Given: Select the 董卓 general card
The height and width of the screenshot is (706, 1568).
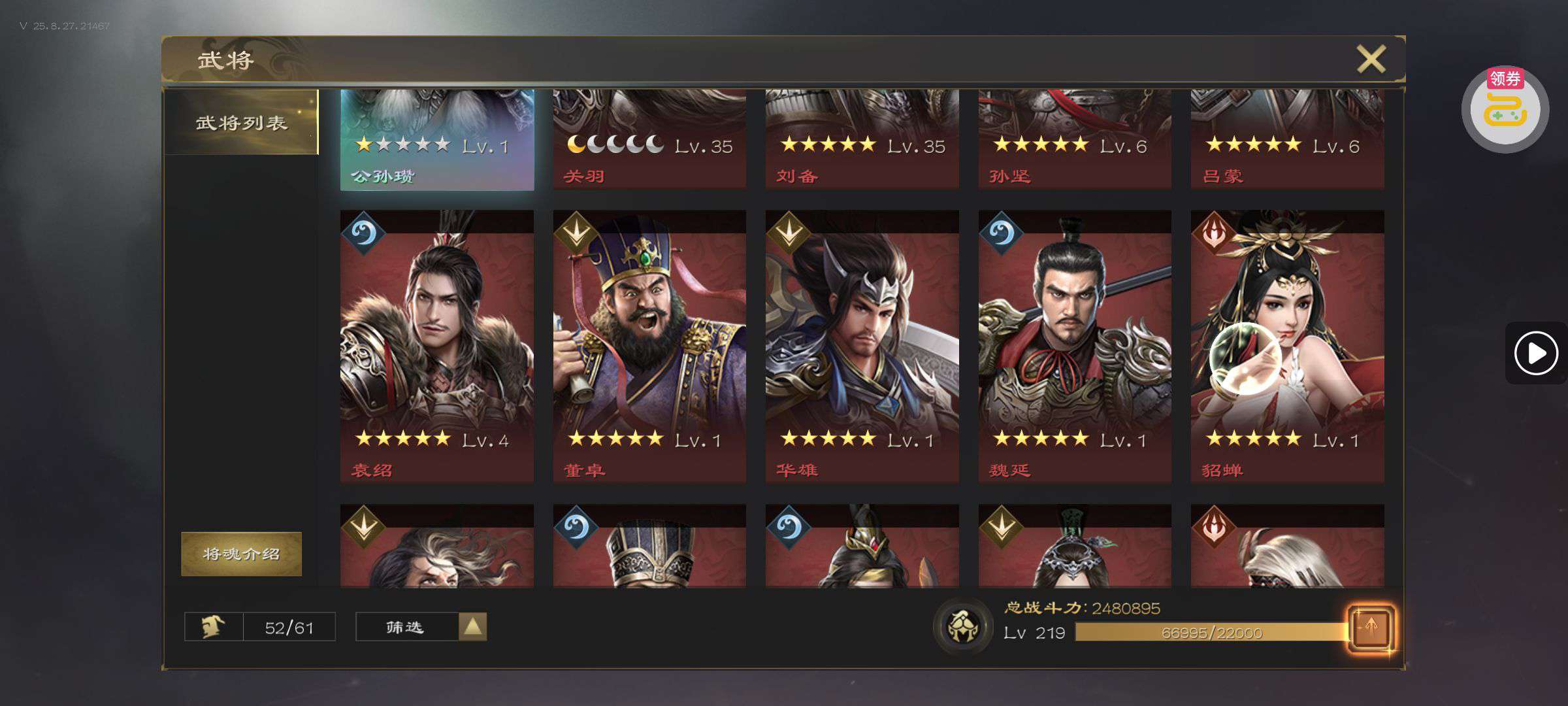Looking at the screenshot, I should [x=649, y=346].
